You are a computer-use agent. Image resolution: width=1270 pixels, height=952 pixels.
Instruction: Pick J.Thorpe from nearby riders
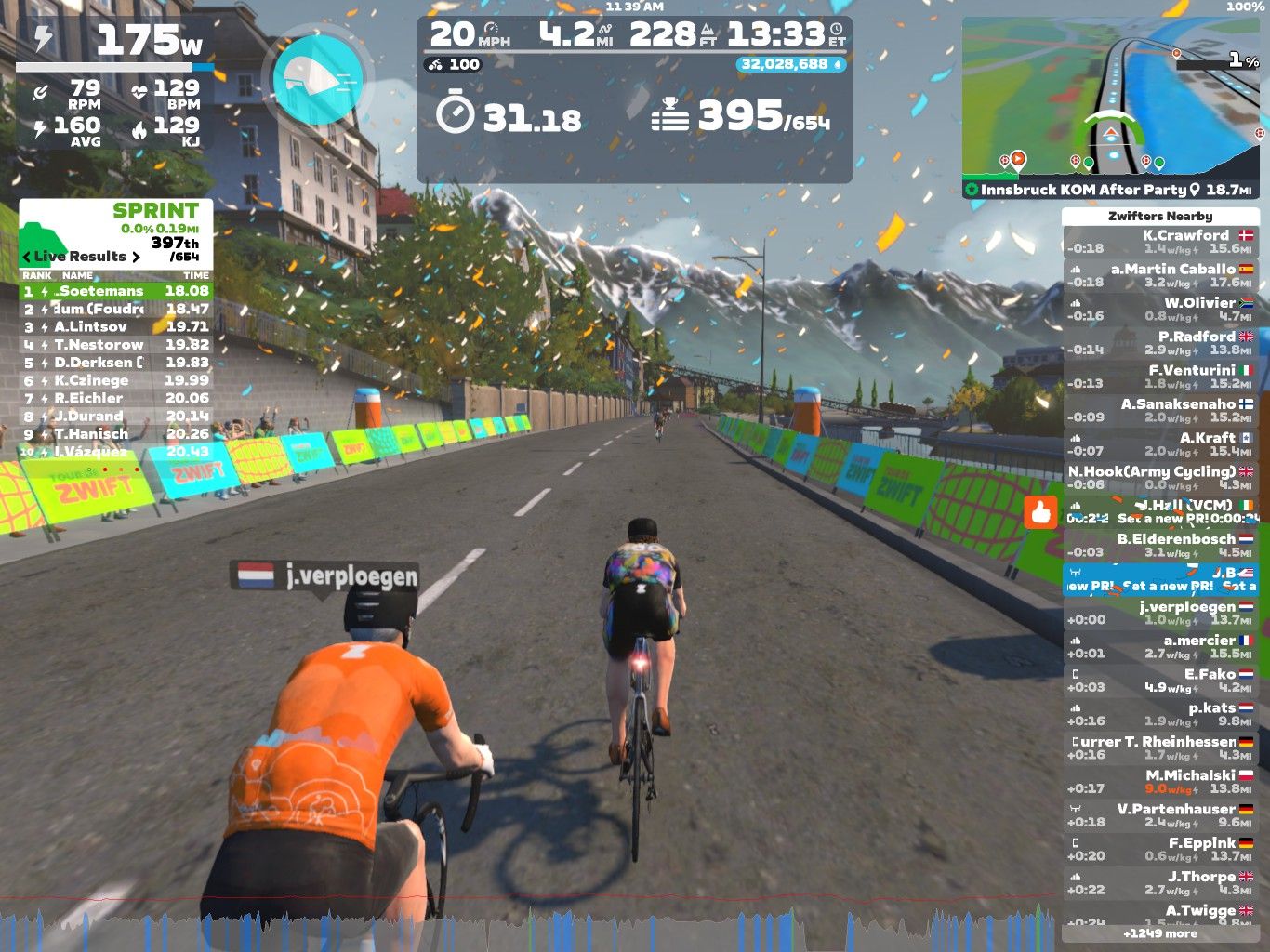[1159, 883]
